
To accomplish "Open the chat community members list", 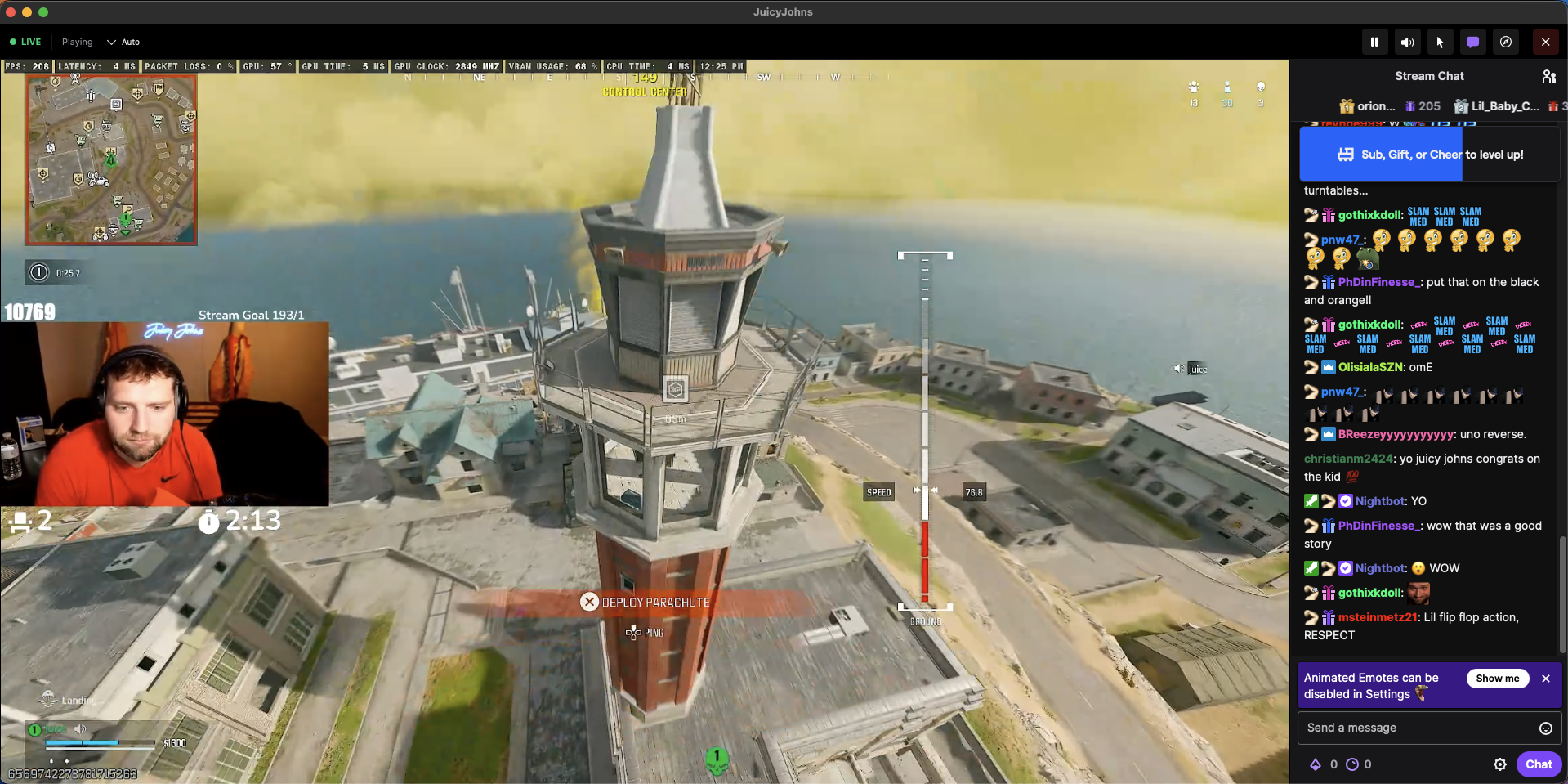I will point(1548,76).
